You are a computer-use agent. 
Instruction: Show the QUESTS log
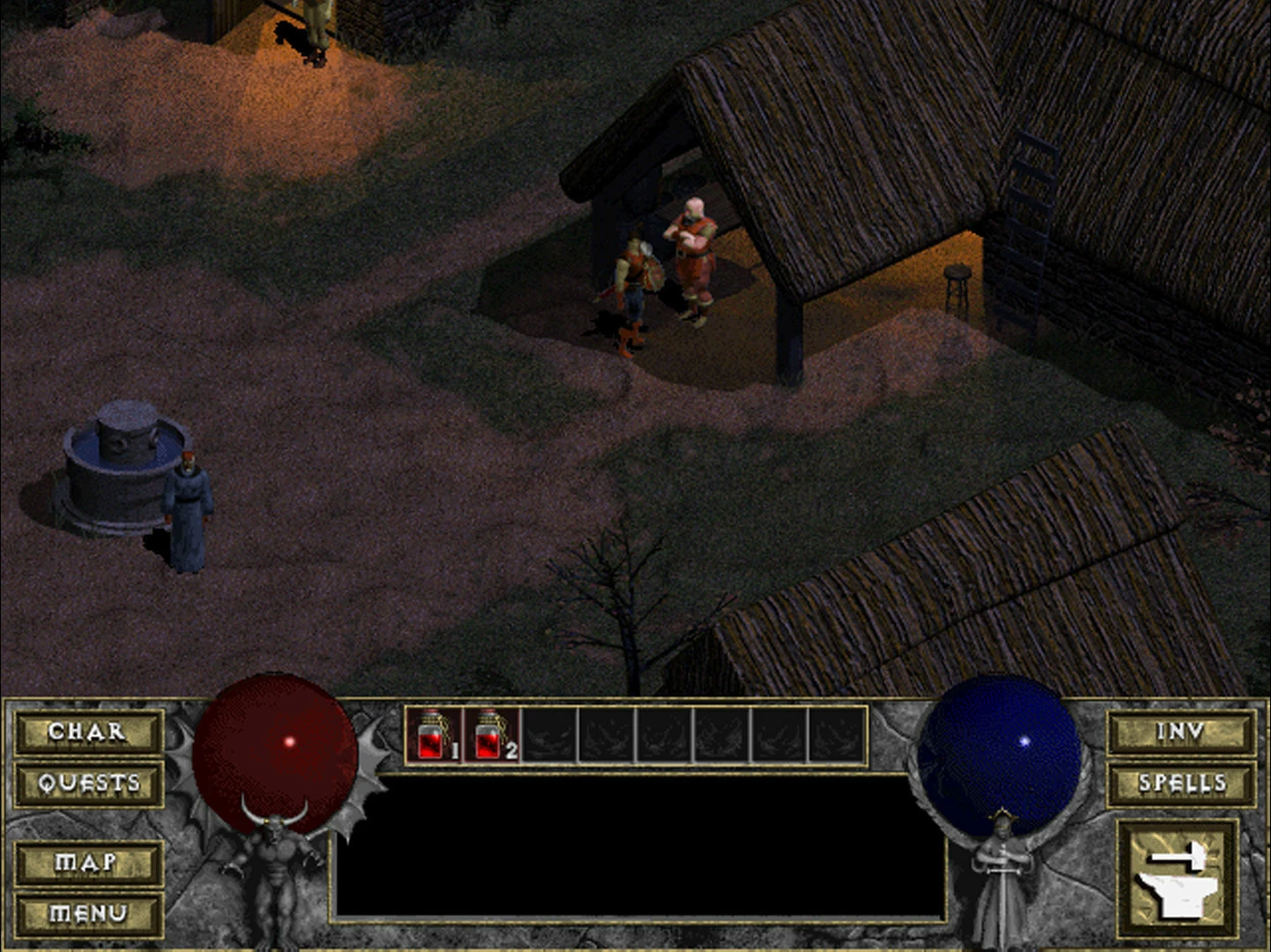pyautogui.click(x=88, y=783)
